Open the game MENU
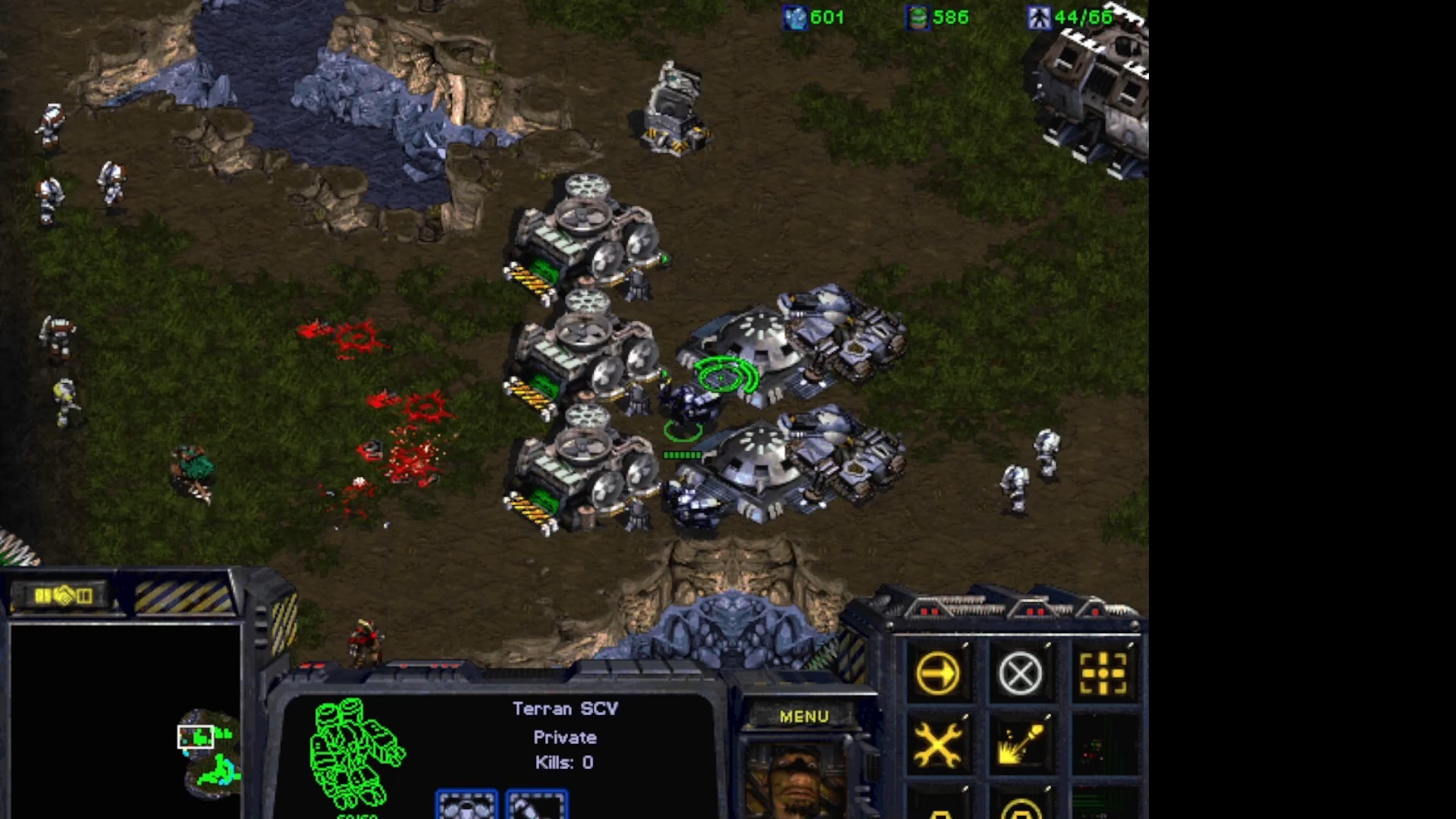This screenshot has width=1456, height=819. [x=804, y=717]
